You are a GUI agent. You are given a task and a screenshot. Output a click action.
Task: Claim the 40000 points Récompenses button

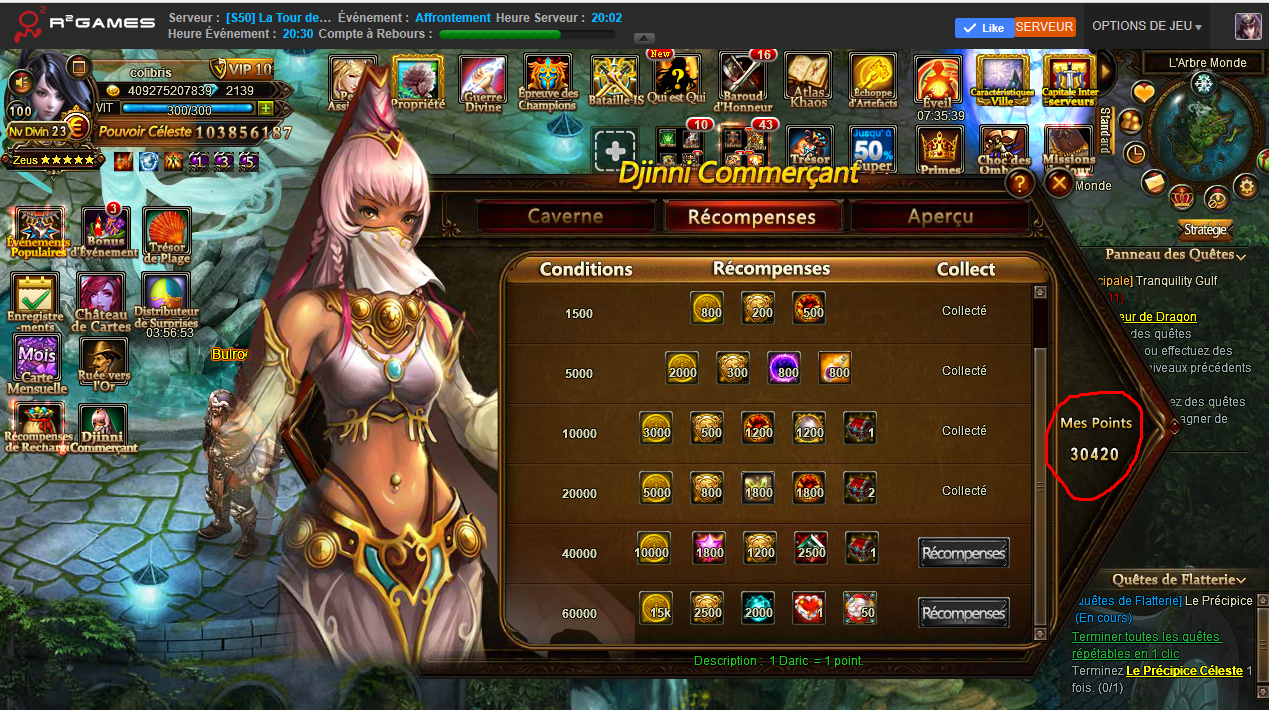(x=963, y=552)
